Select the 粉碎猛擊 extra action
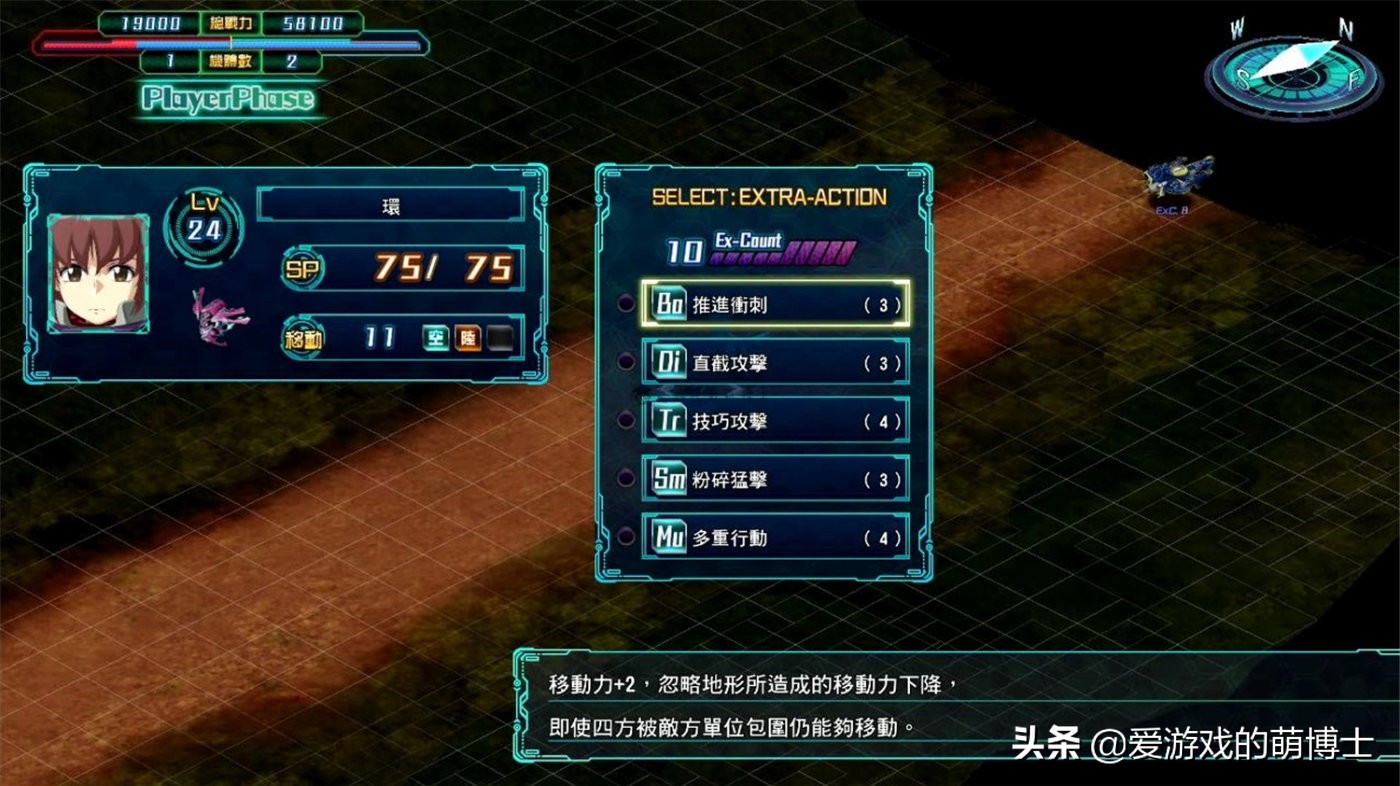 point(775,480)
